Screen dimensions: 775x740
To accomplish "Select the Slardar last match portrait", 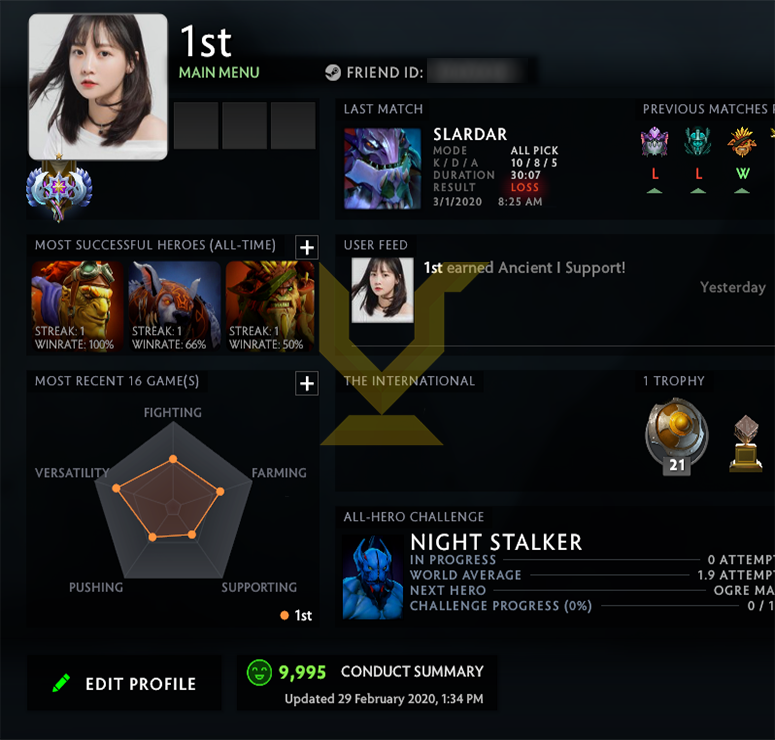I will click(382, 168).
